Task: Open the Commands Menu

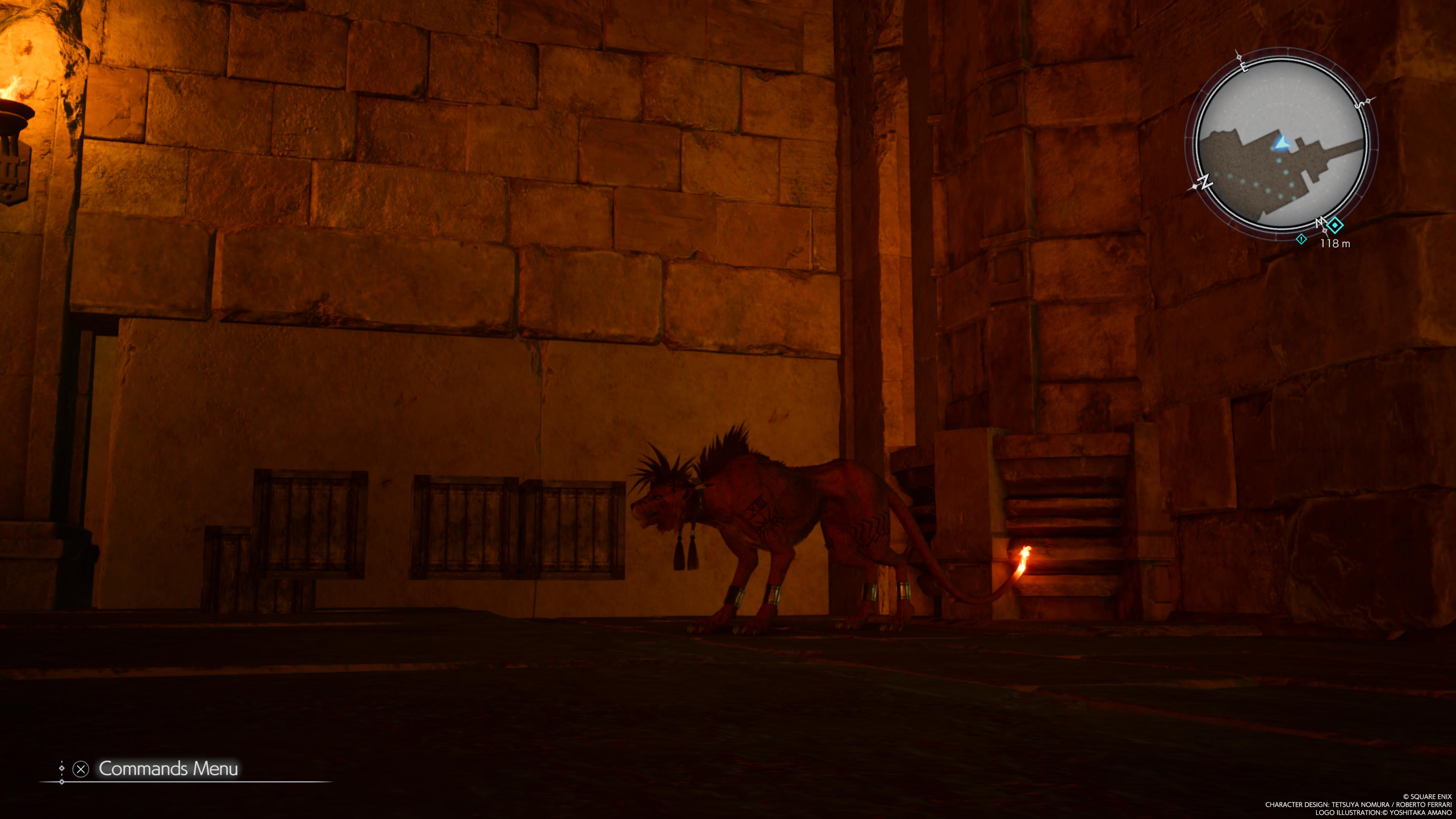Action: [x=167, y=769]
